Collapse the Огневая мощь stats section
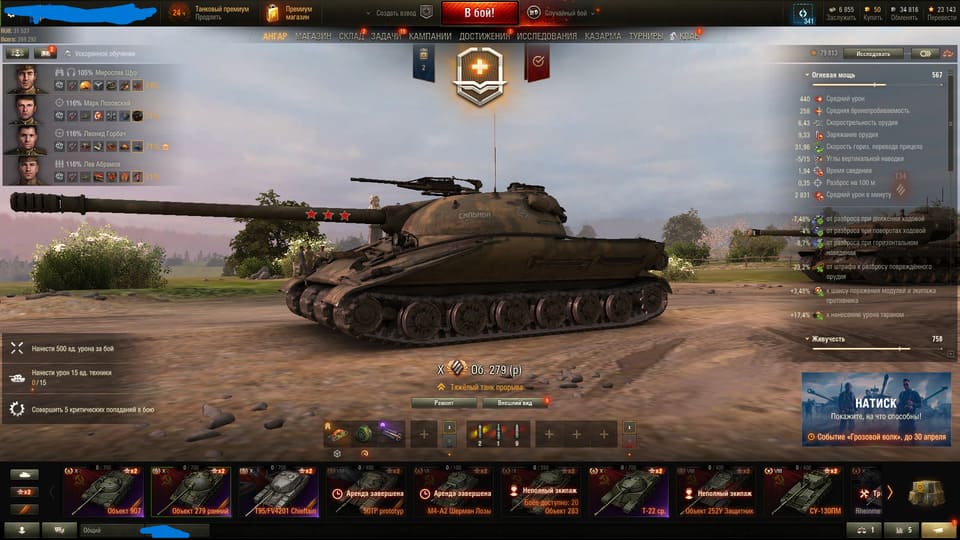The width and height of the screenshot is (960, 540). pyautogui.click(x=808, y=75)
